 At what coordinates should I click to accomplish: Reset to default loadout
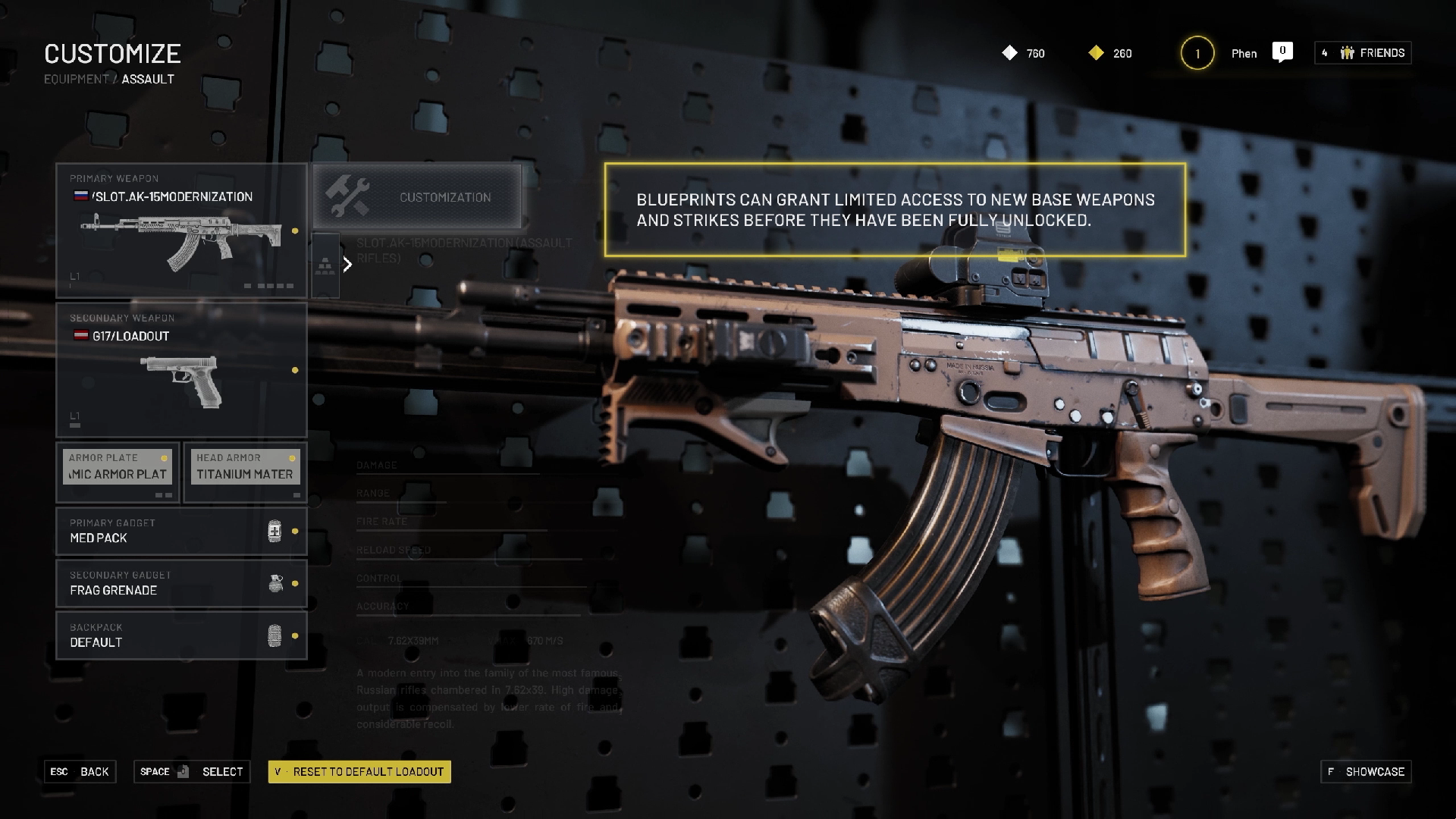pyautogui.click(x=359, y=772)
